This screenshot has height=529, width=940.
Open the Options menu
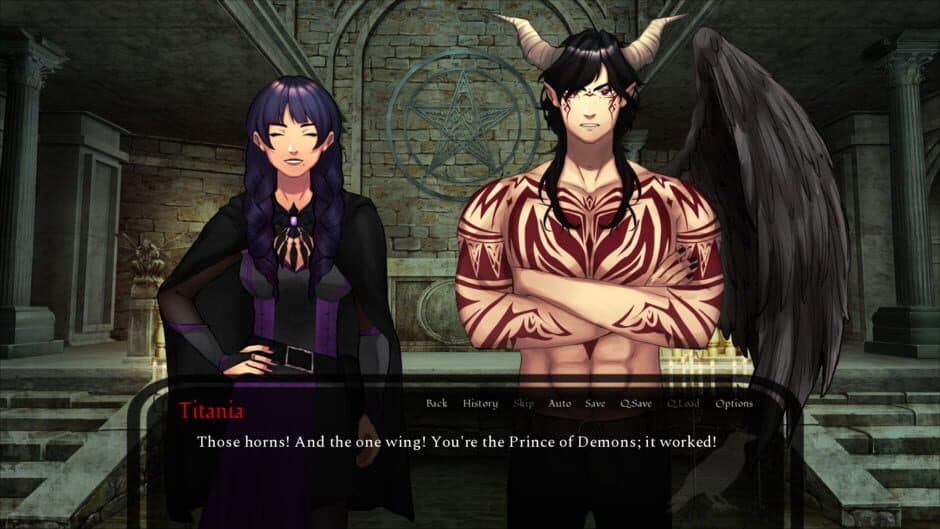tap(733, 404)
